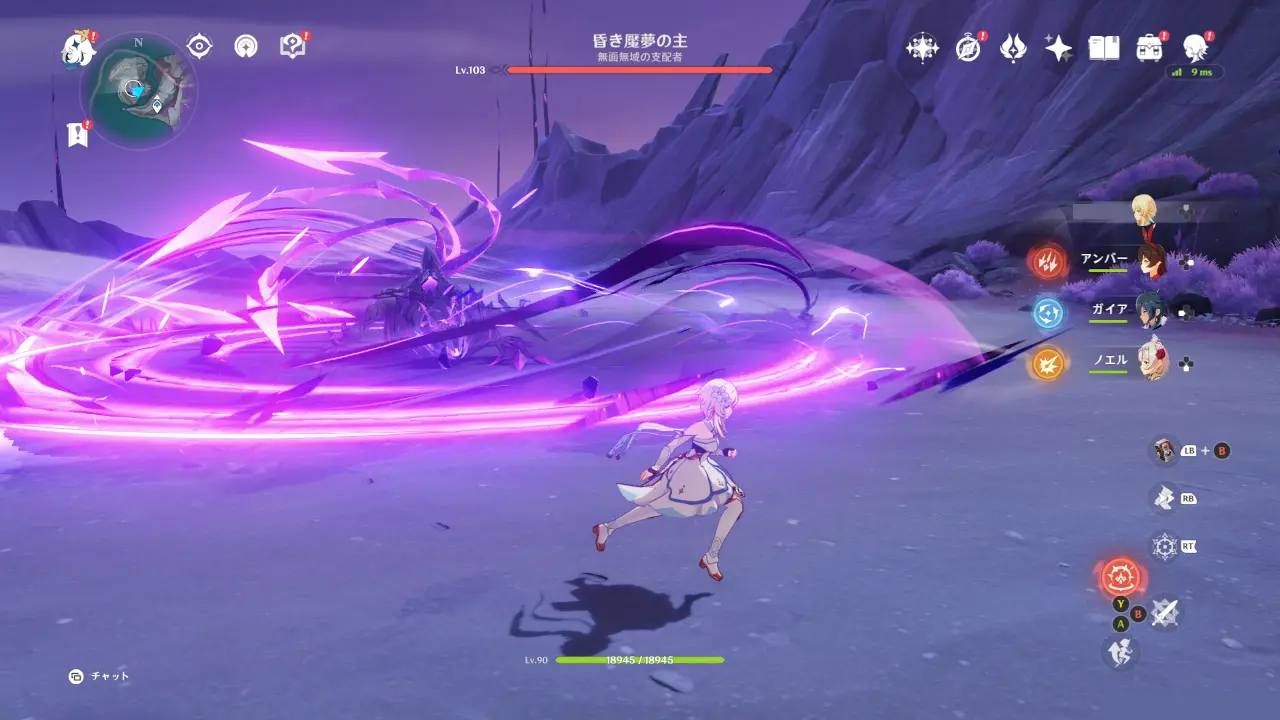This screenshot has width=1280, height=720.
Task: Open the character head profile icon
Action: [x=1195, y=48]
